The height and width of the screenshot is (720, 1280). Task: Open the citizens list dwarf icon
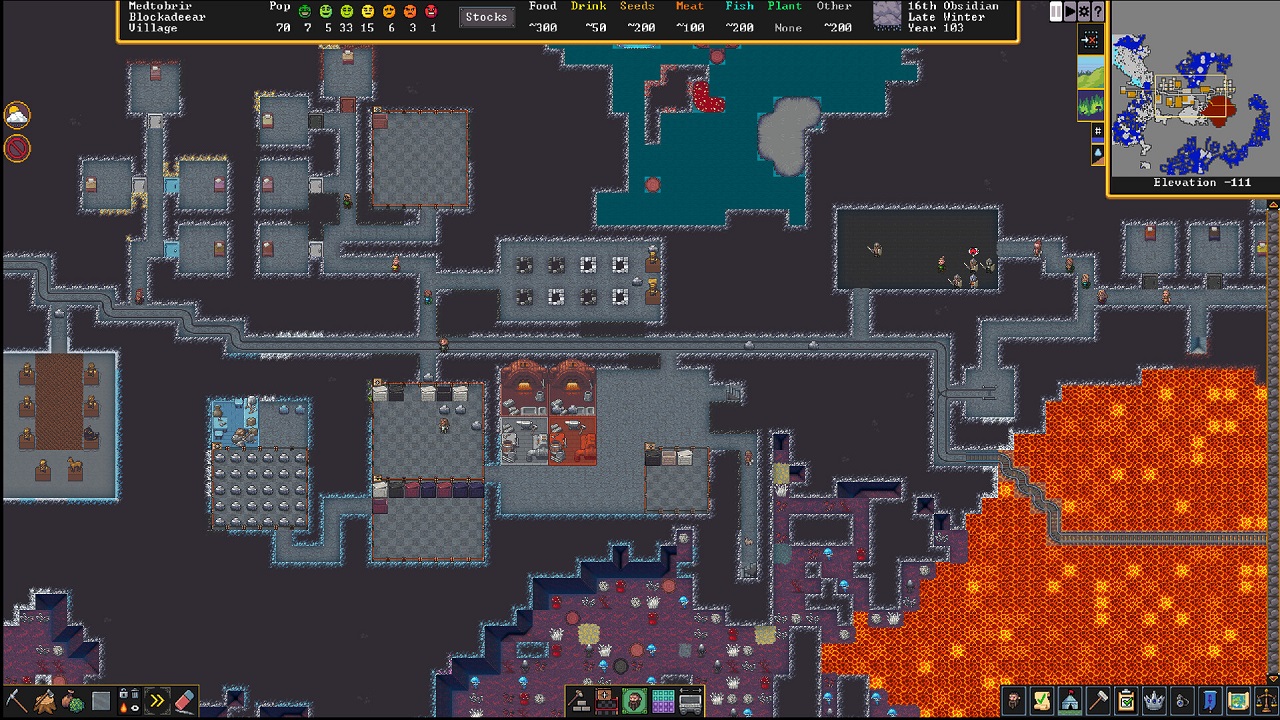coord(1013,700)
